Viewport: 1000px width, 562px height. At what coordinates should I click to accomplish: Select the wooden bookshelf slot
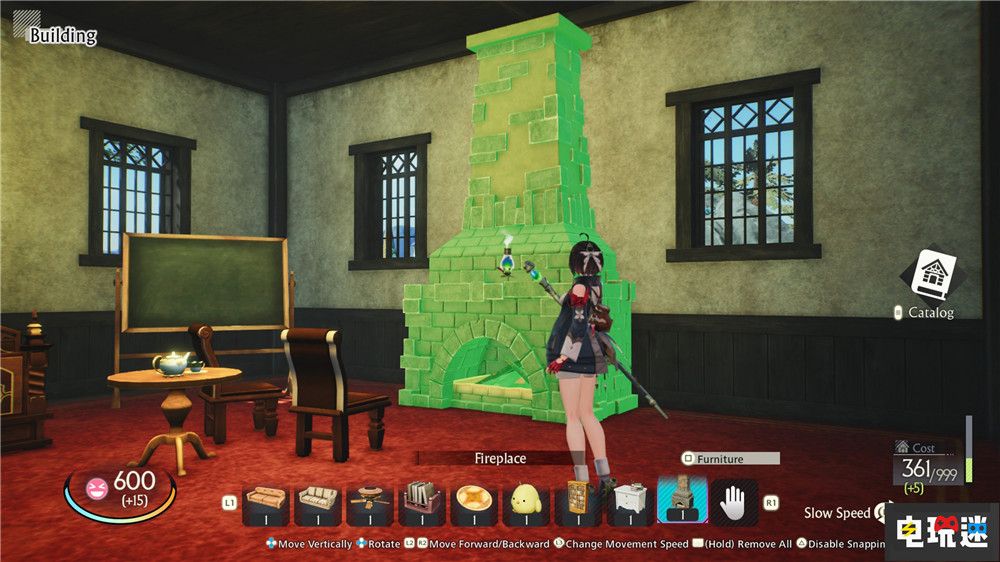tap(578, 500)
